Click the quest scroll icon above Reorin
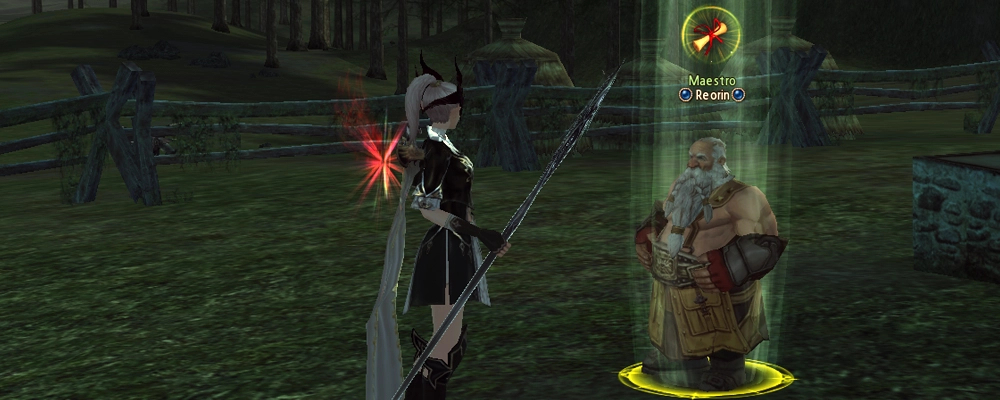This screenshot has width=1000, height=400. pyautogui.click(x=711, y=36)
